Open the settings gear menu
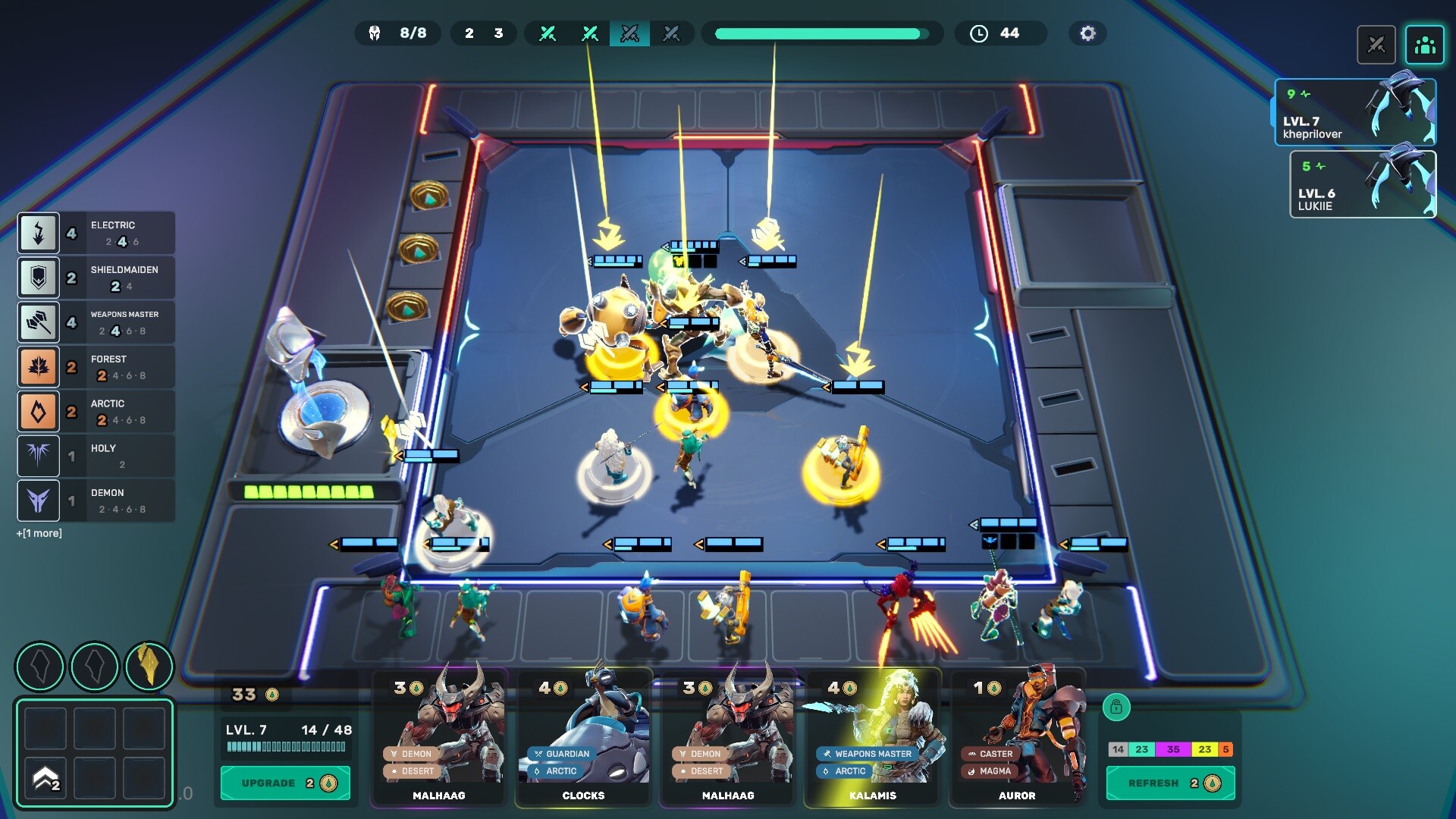This screenshot has width=1456, height=819. 1087,33
